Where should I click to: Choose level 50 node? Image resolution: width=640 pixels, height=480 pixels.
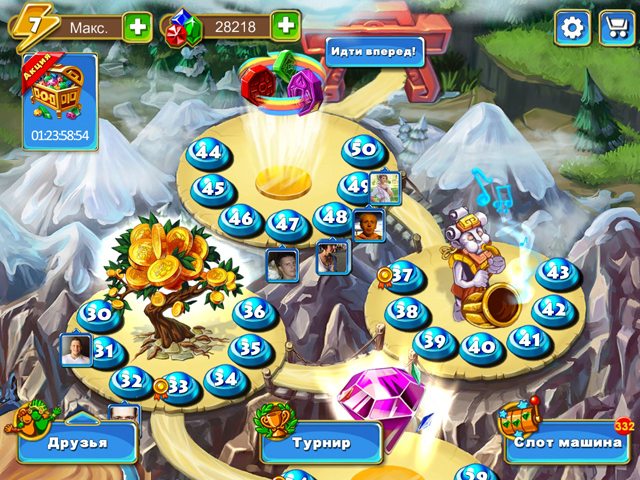click(363, 151)
